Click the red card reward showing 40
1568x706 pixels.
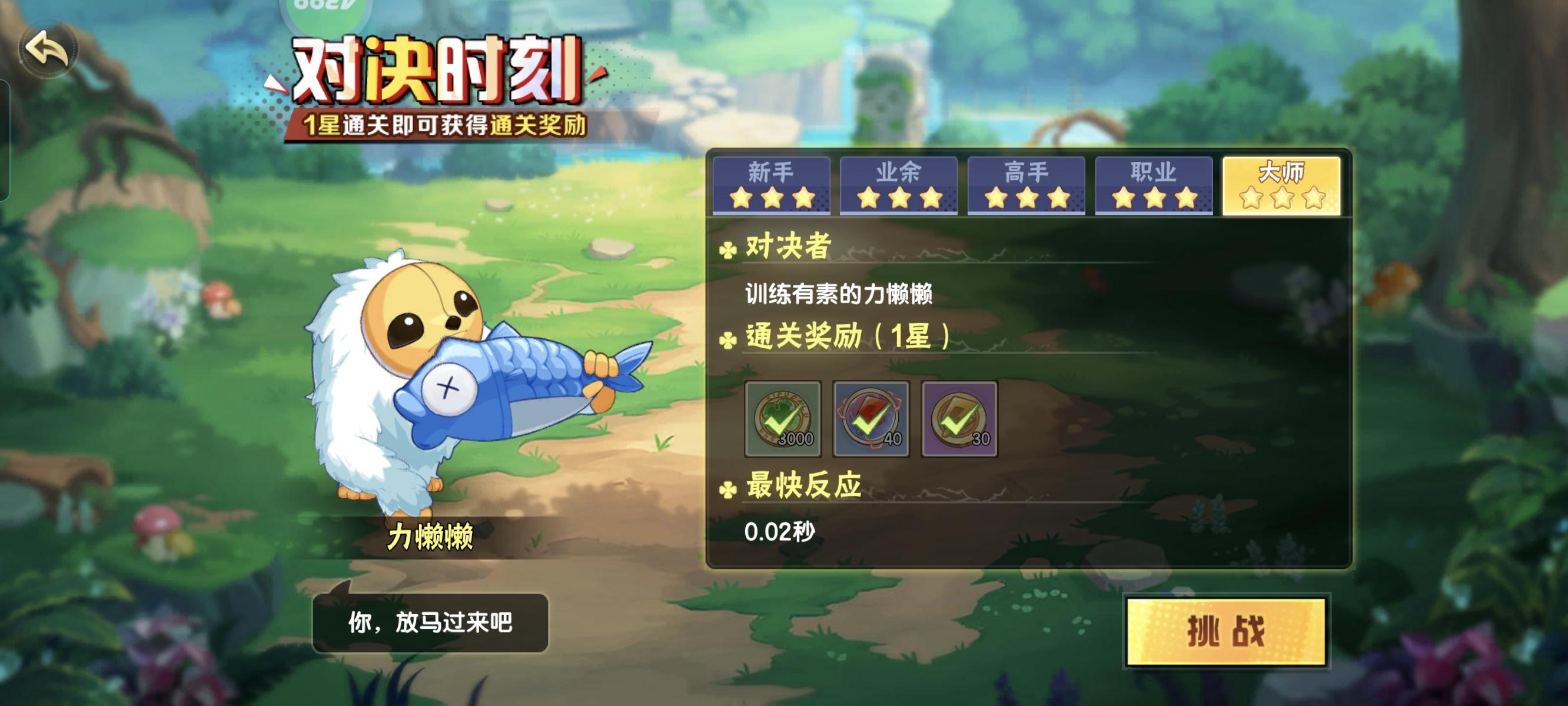tap(872, 420)
